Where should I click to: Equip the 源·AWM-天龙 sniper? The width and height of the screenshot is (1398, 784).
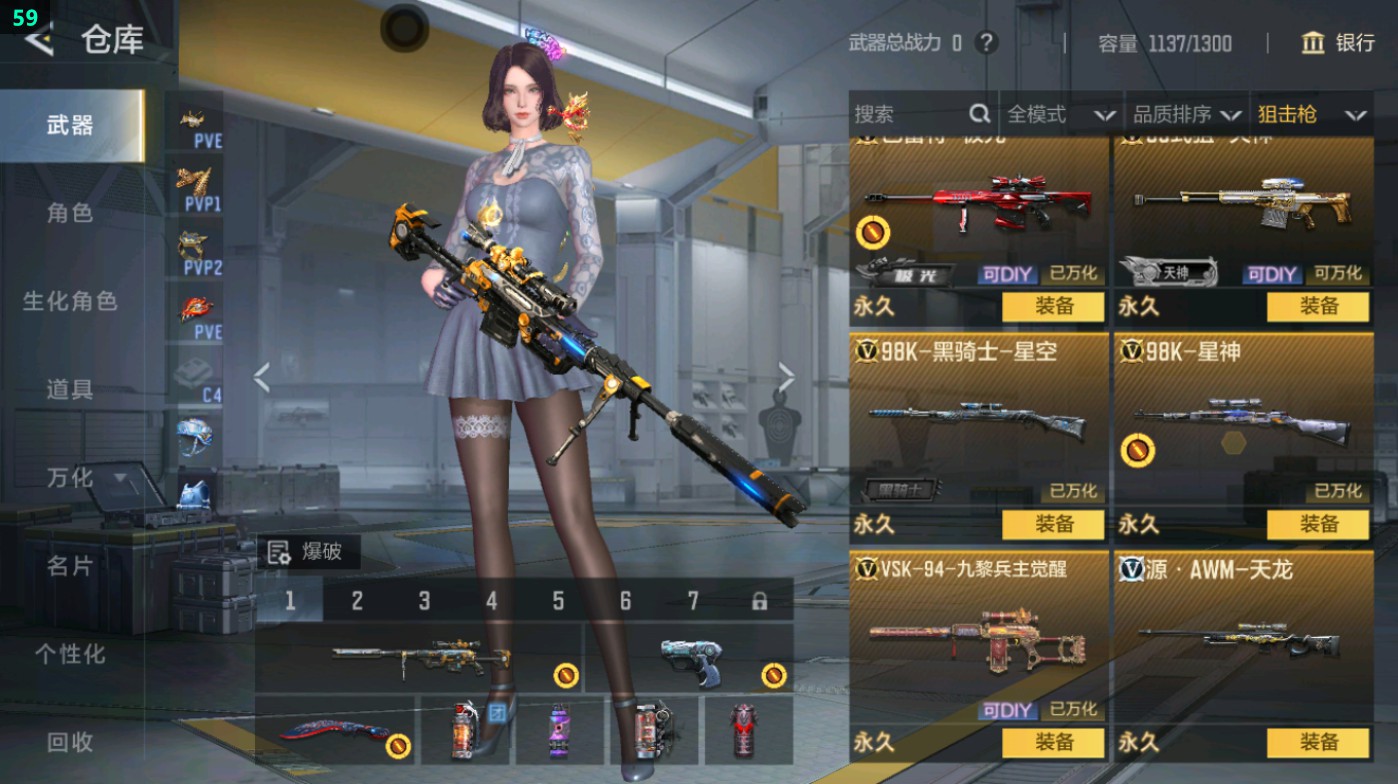(x=1318, y=742)
